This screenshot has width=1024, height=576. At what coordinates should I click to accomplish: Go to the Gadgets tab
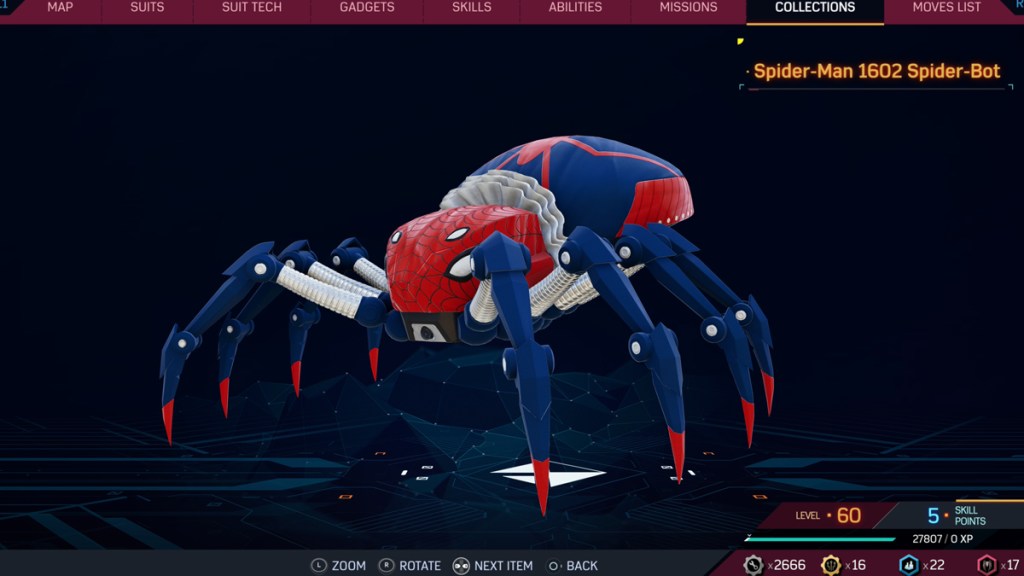[367, 8]
